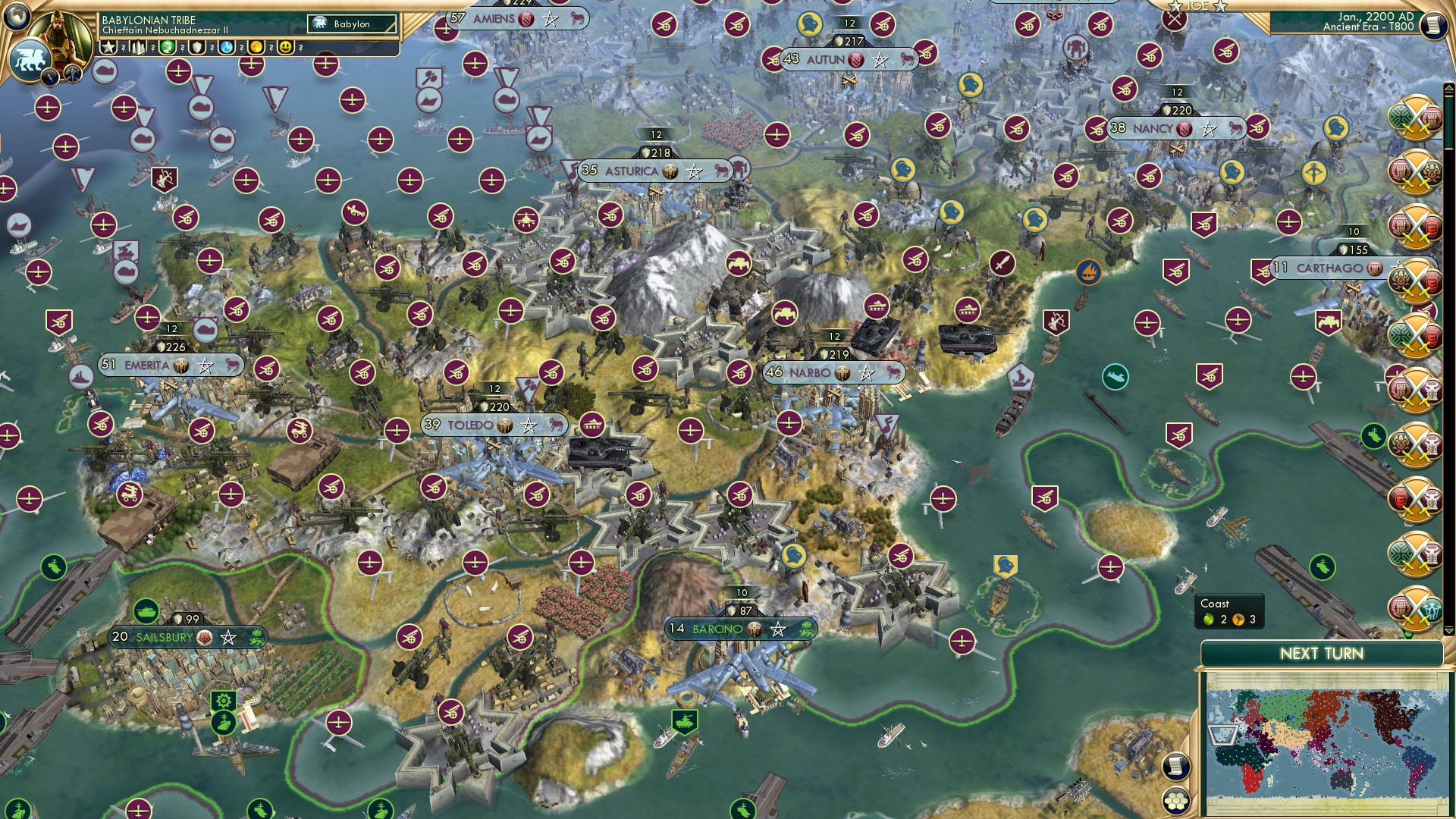Image resolution: width=1456 pixels, height=819 pixels.
Task: Open the Babylon civilization dropdown at the top
Action: click(x=349, y=24)
